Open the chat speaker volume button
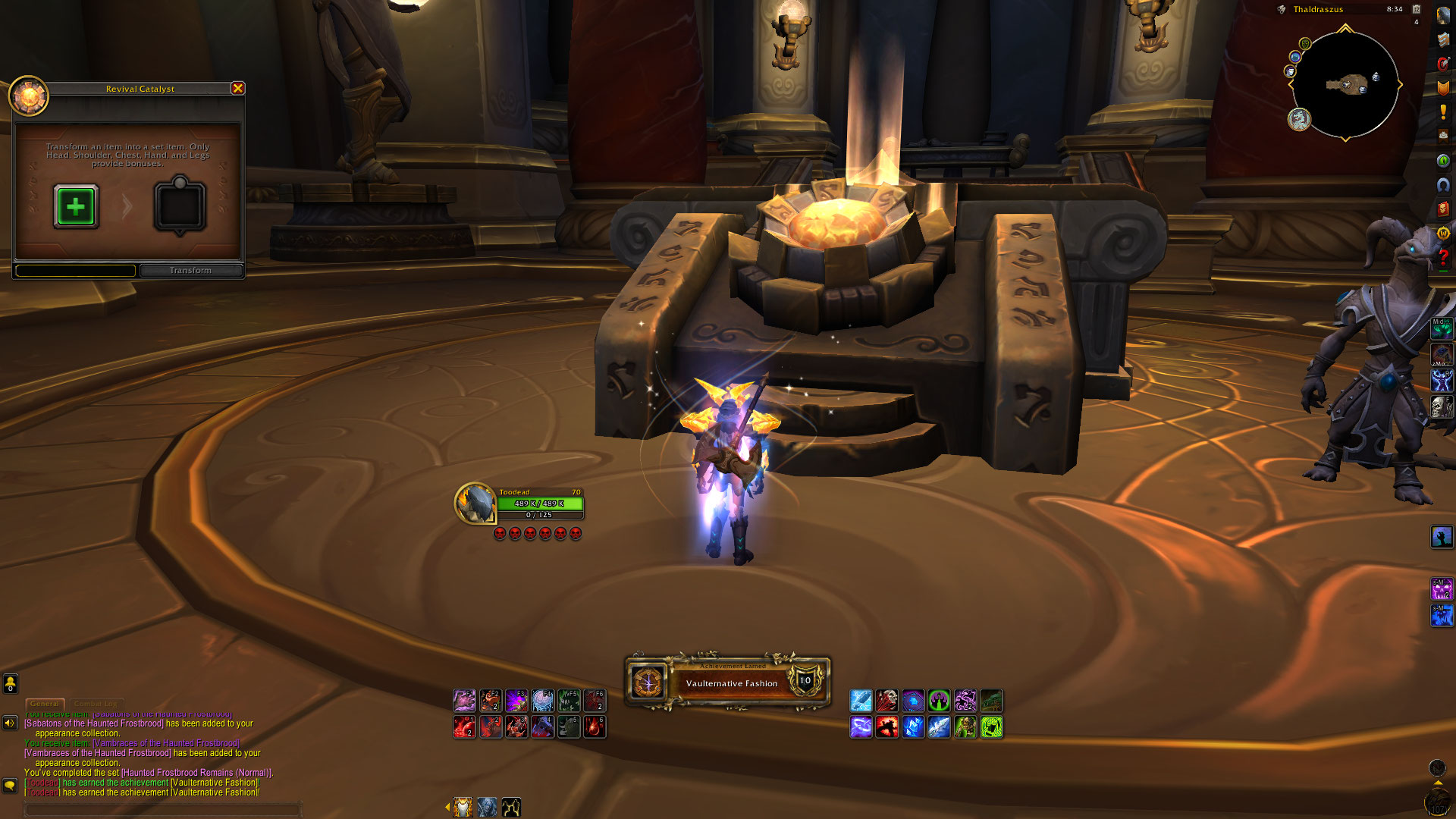The image size is (1456, 819). point(10,723)
